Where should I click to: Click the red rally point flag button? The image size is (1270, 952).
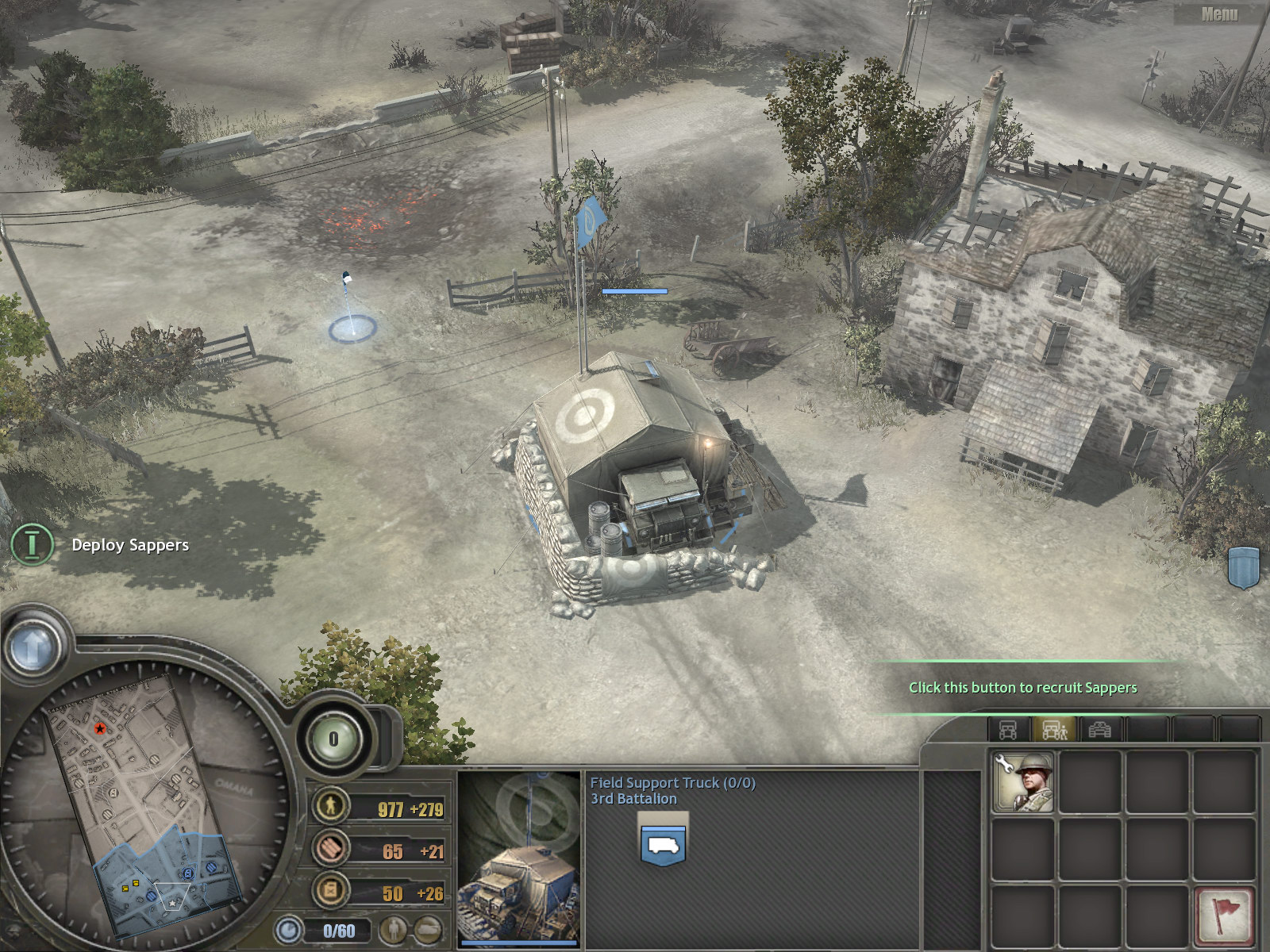click(x=1225, y=914)
